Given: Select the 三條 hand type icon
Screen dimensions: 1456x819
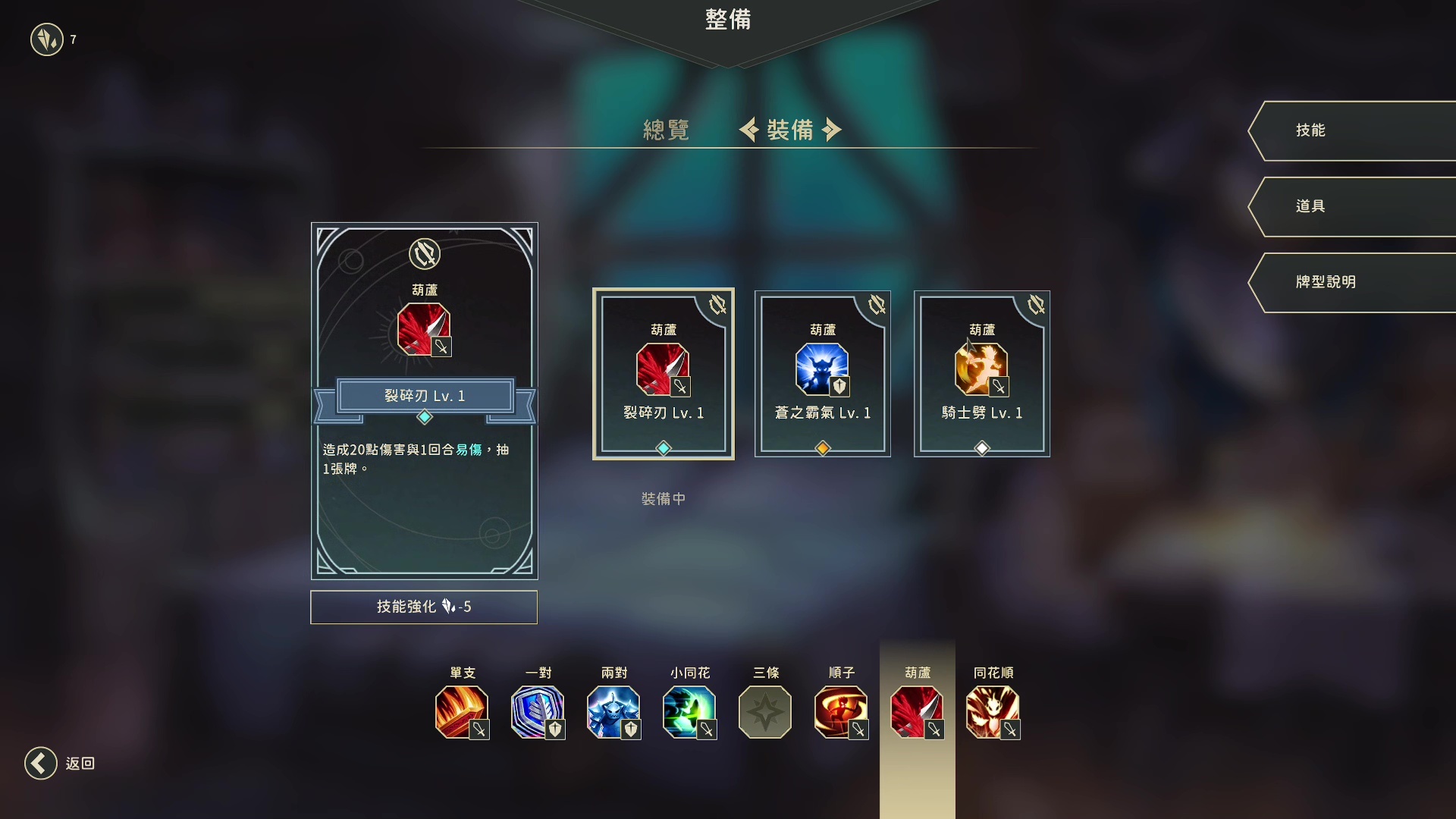Looking at the screenshot, I should point(765,712).
